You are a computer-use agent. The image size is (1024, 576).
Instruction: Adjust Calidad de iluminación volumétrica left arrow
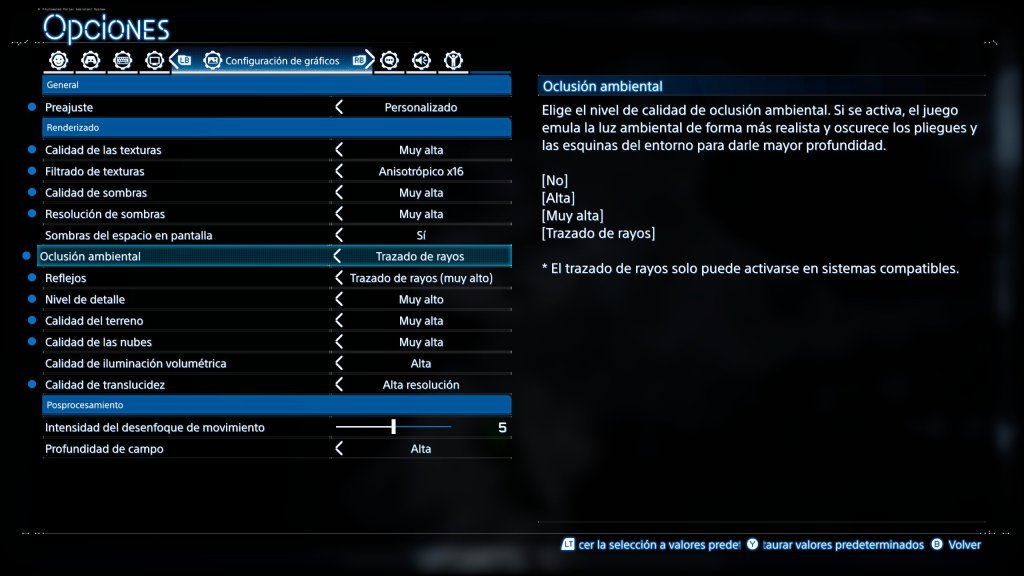click(339, 363)
